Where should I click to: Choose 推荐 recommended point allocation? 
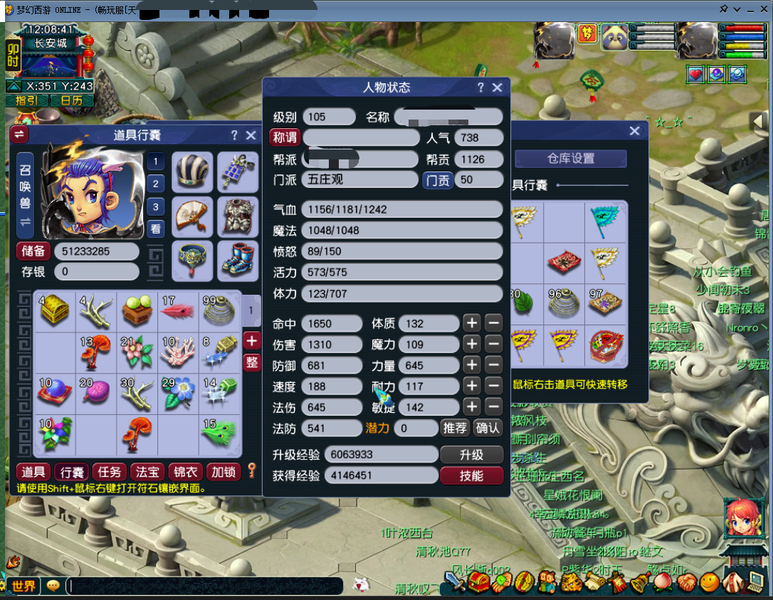(454, 428)
